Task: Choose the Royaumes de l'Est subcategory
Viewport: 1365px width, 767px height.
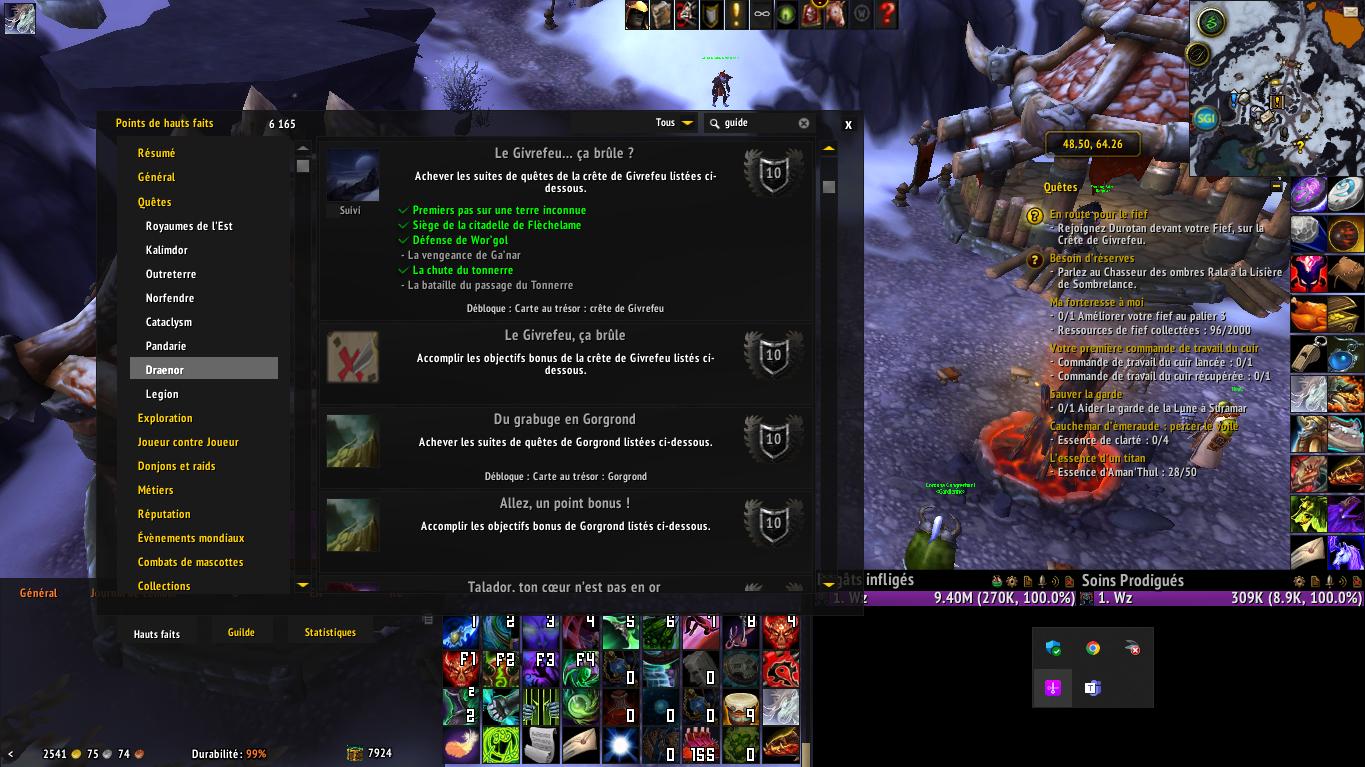Action: (189, 226)
